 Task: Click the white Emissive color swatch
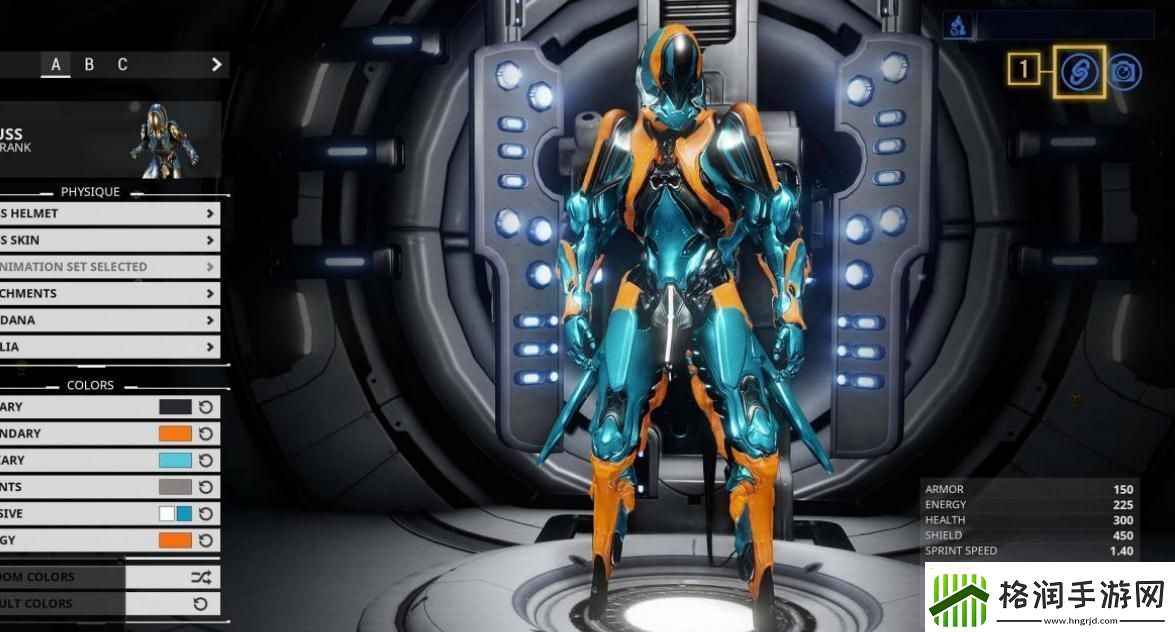pos(167,513)
